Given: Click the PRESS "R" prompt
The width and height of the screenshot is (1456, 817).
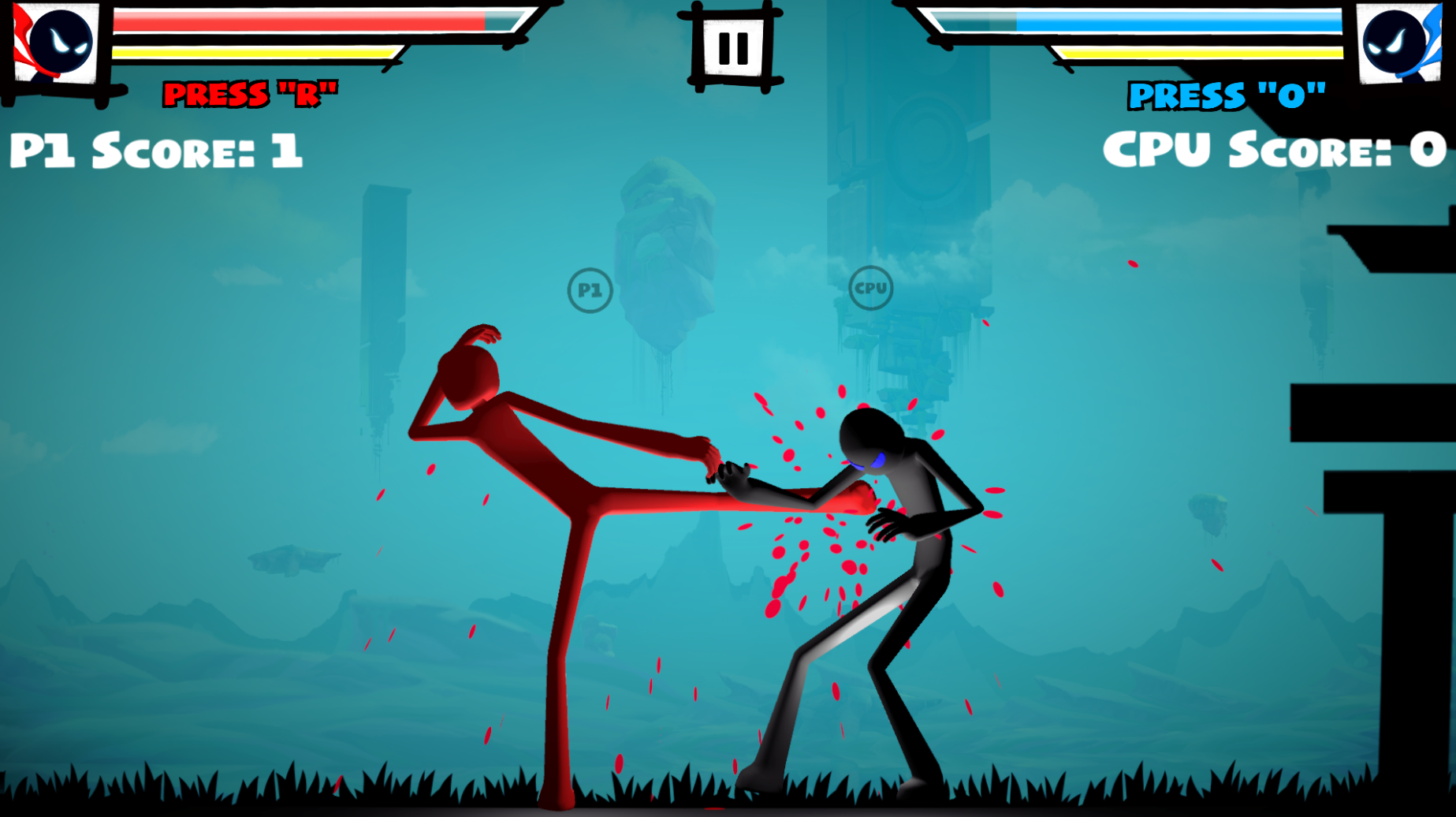Looking at the screenshot, I should click(251, 95).
